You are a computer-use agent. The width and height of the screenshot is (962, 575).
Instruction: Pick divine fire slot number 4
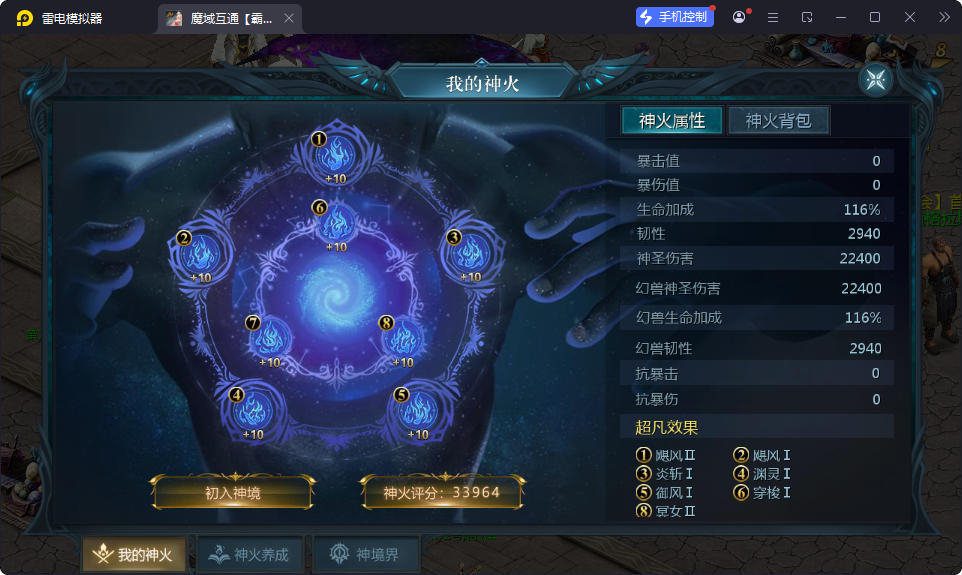pyautogui.click(x=253, y=408)
